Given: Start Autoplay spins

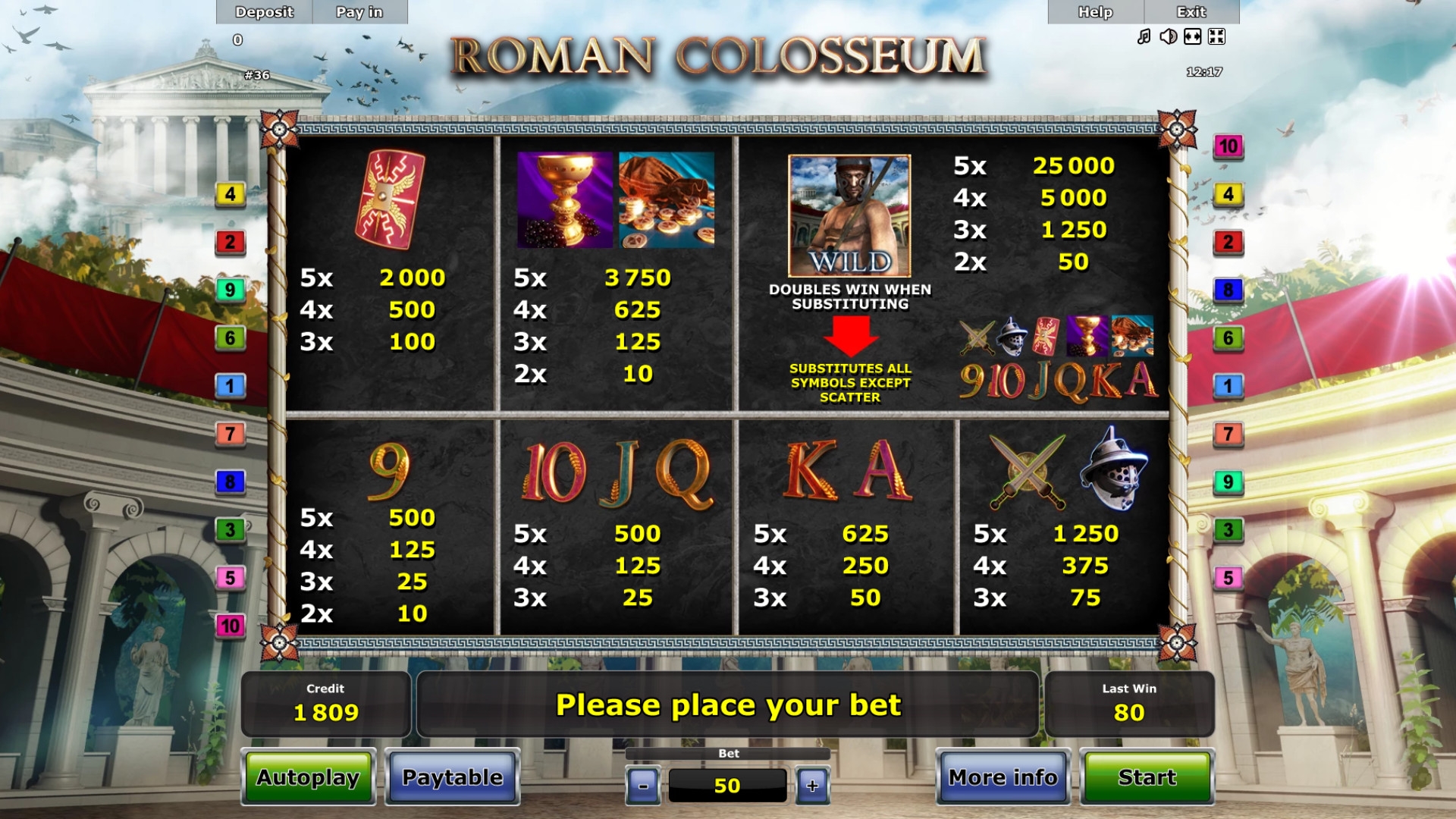Looking at the screenshot, I should [308, 777].
